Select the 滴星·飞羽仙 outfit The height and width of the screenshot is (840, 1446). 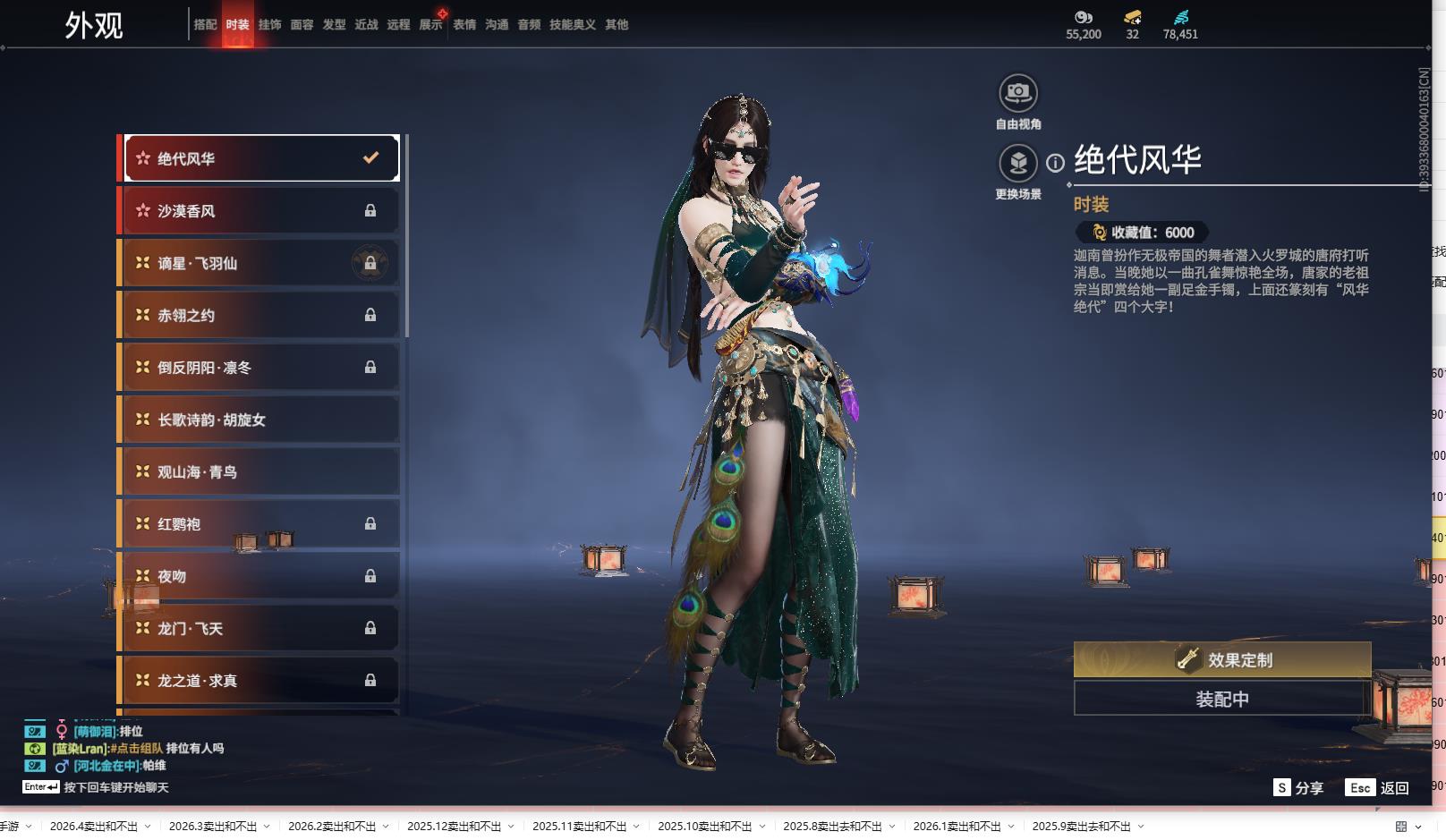click(259, 263)
